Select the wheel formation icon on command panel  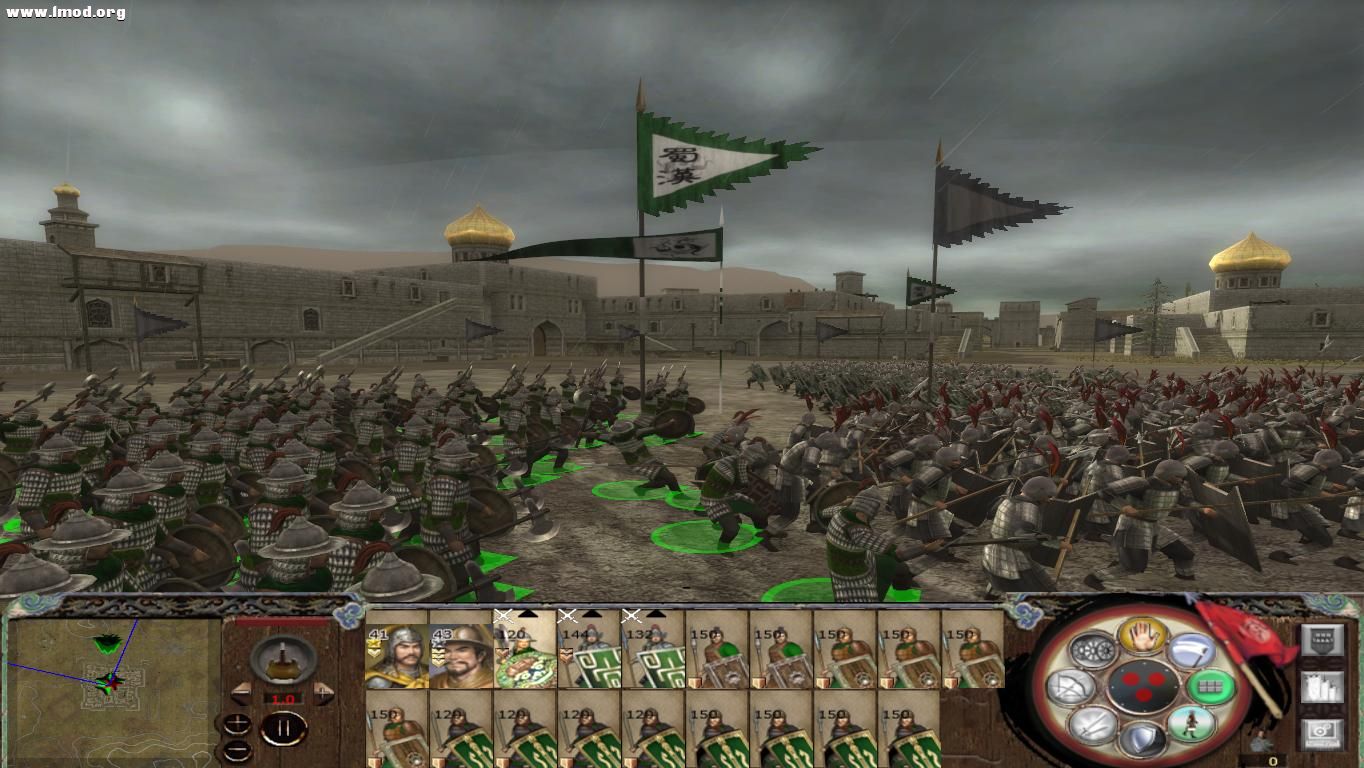pyautogui.click(x=1093, y=648)
